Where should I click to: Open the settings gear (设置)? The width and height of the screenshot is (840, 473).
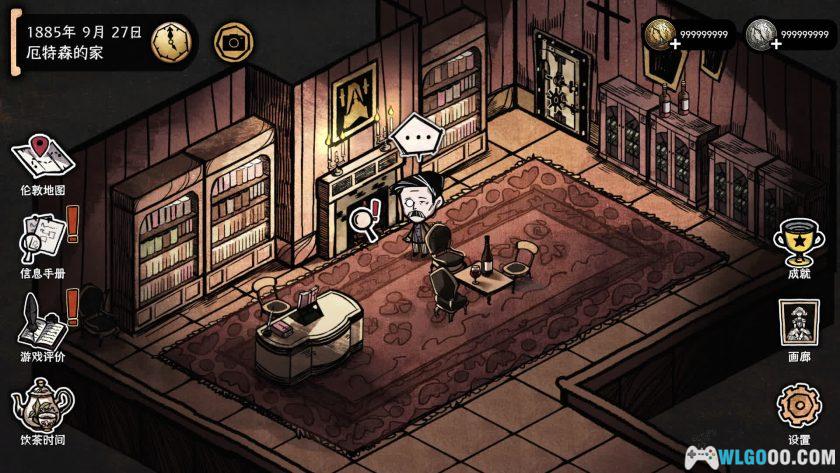(x=798, y=408)
